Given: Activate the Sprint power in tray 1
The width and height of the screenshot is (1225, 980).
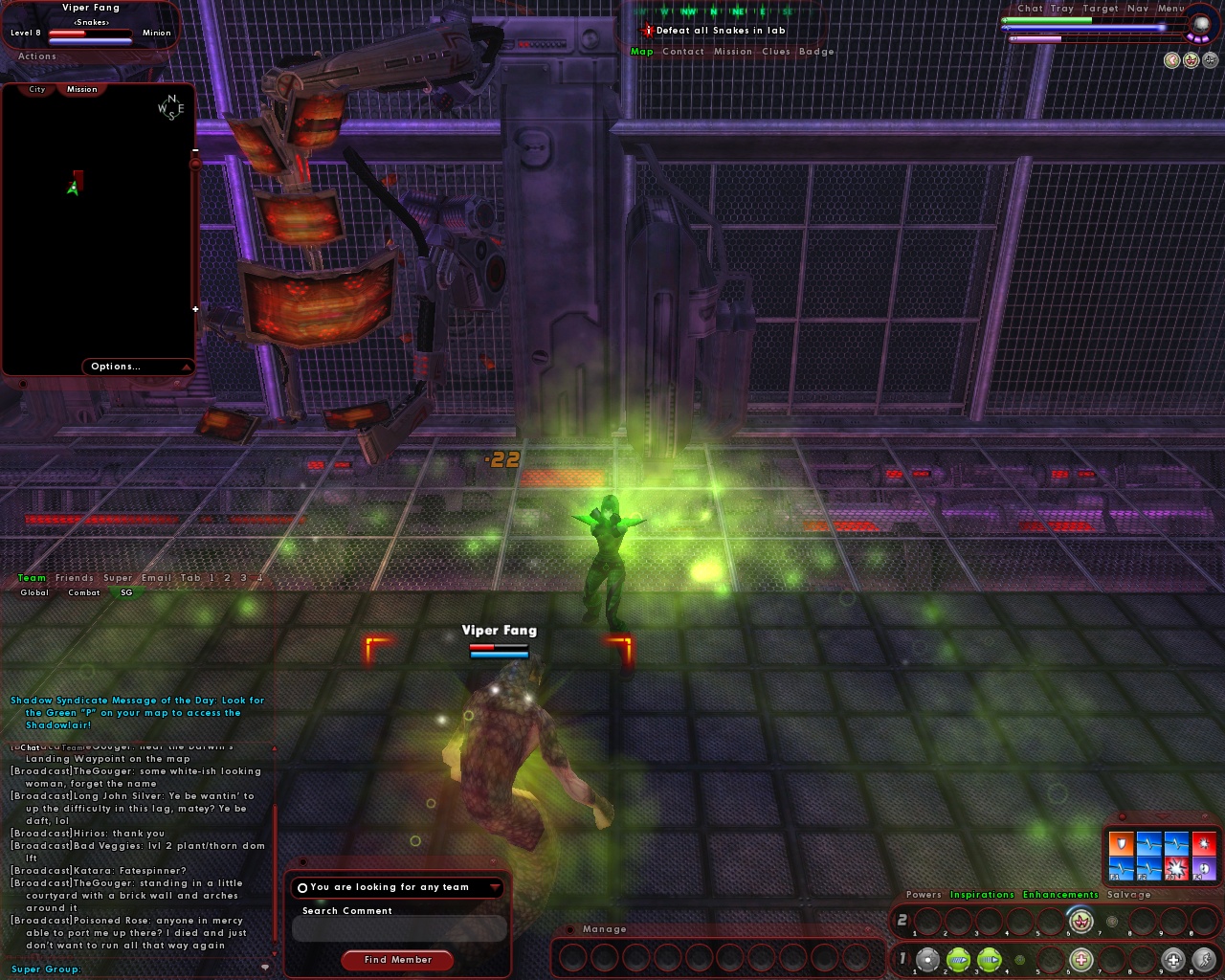Looking at the screenshot, I should 1205,959.
